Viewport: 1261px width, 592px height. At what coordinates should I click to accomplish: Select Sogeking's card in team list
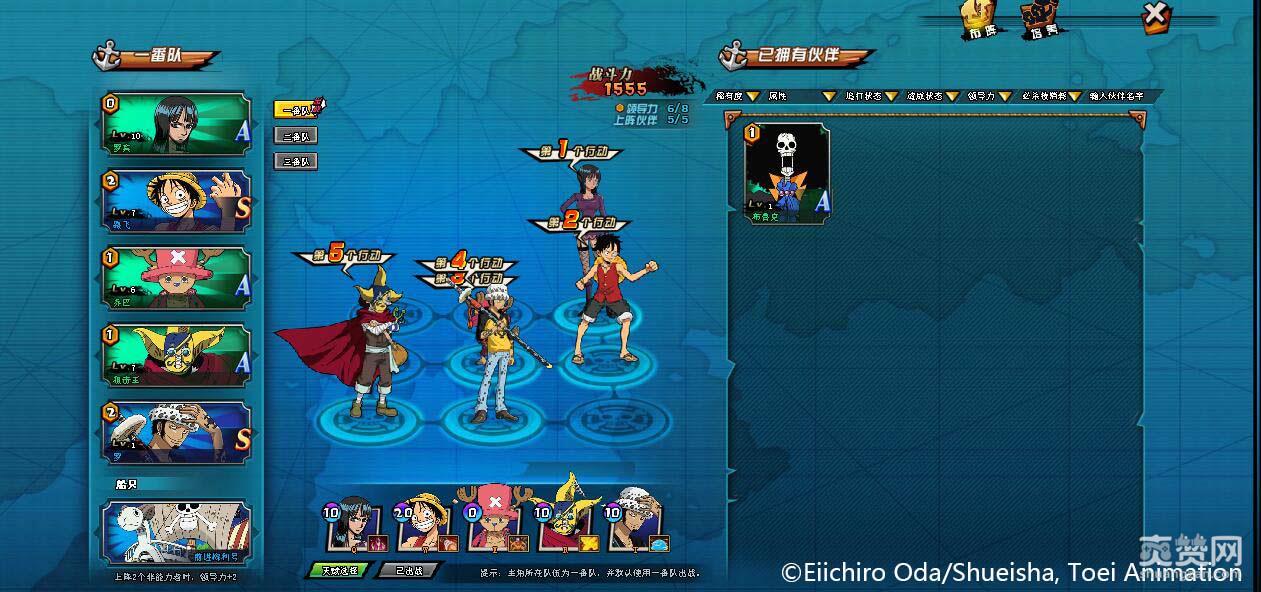(176, 355)
